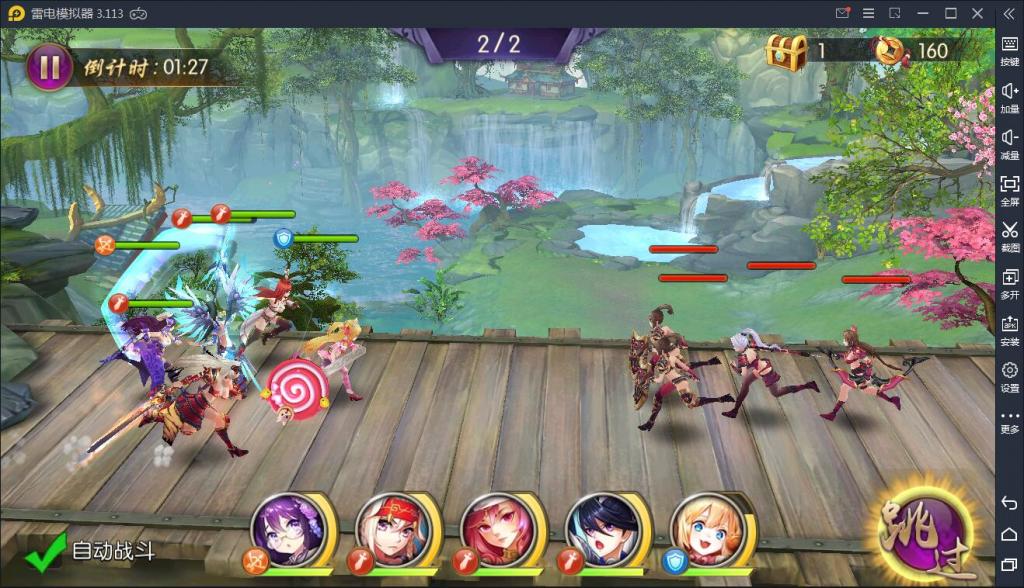Image resolution: width=1024 pixels, height=588 pixels.
Task: Activate the purple-haired glasses girl's skill
Action: pyautogui.click(x=290, y=530)
